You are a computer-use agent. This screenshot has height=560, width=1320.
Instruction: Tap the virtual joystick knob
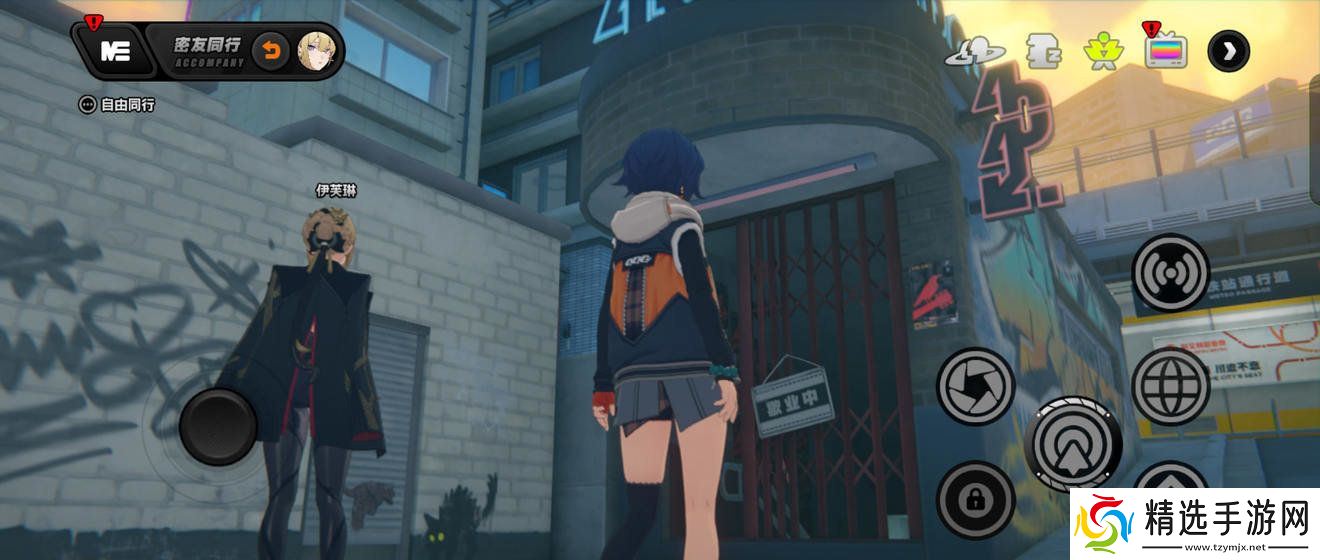click(218, 428)
